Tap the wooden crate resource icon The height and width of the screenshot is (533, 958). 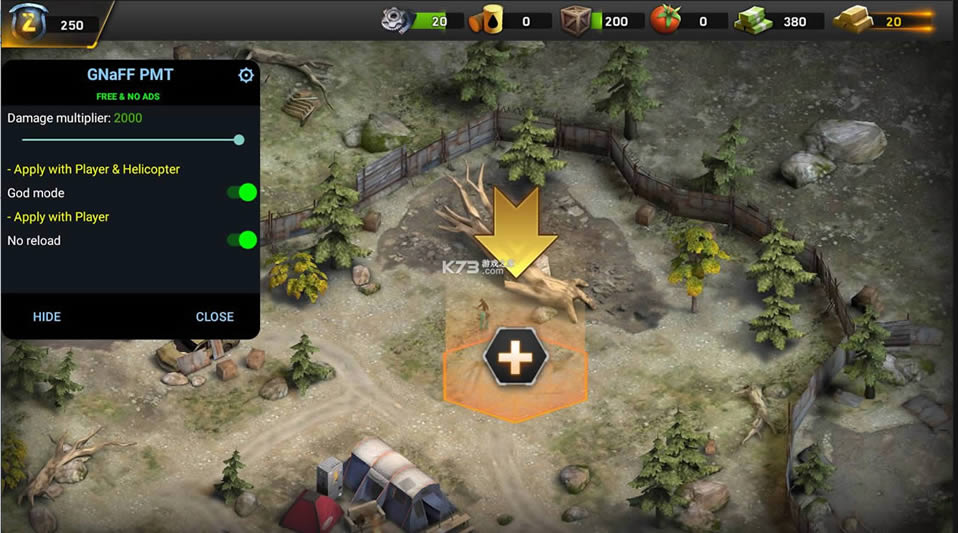tap(575, 20)
